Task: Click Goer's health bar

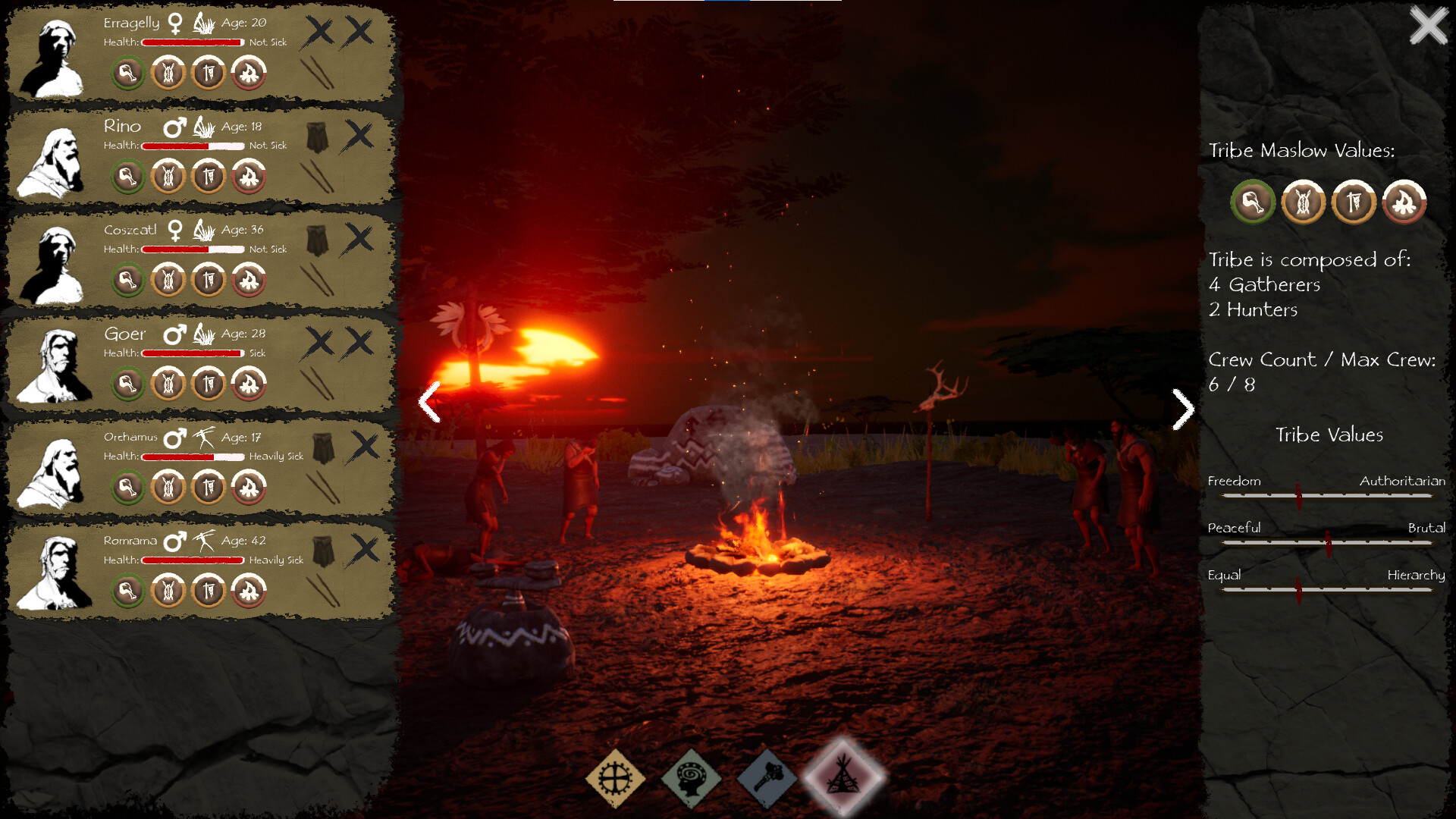Action: [192, 353]
